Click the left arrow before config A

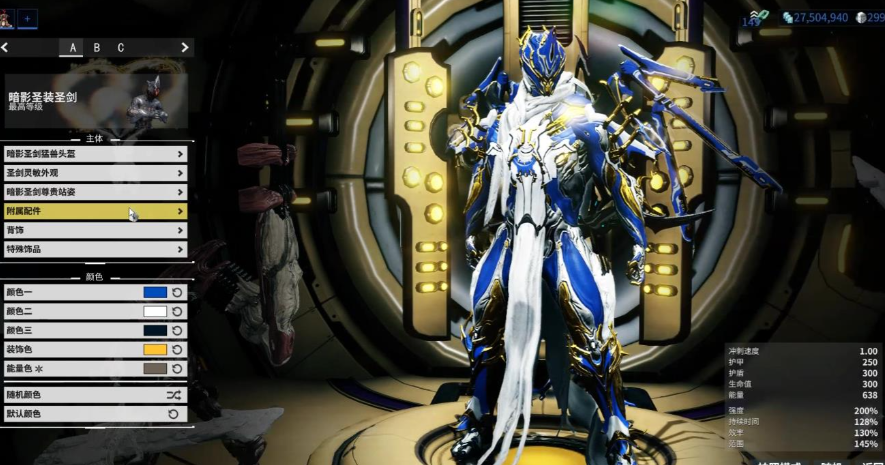coord(5,47)
